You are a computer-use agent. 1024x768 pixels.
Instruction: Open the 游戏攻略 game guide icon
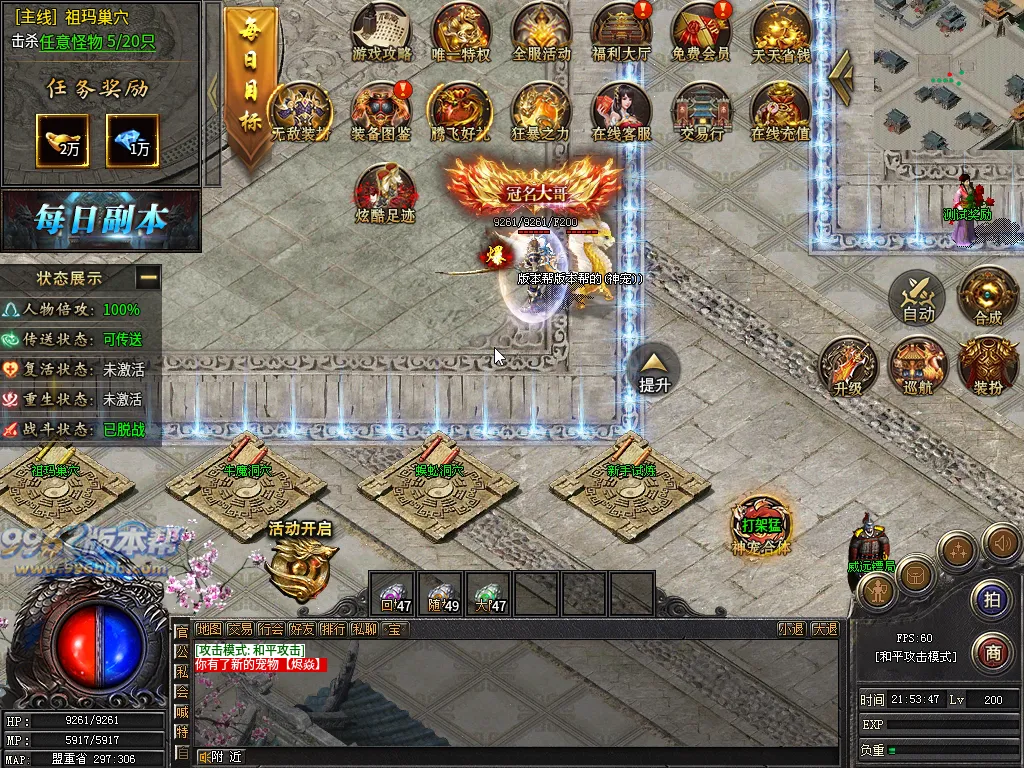point(382,30)
